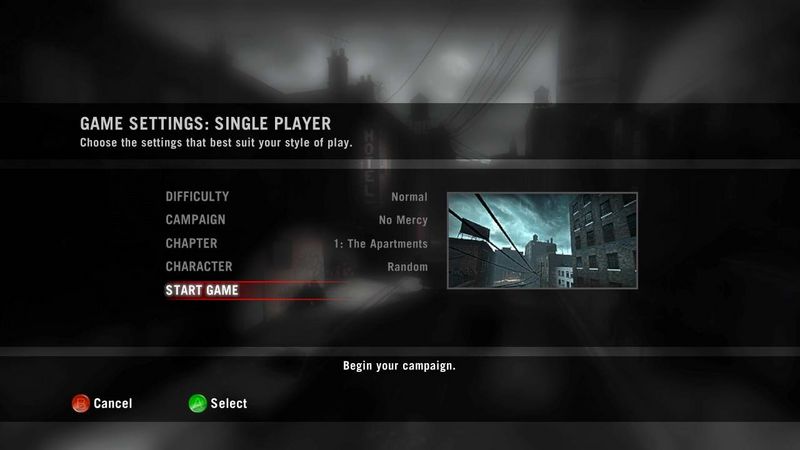Click Start Game to begin campaign
This screenshot has width=800, height=450.
[x=202, y=291]
